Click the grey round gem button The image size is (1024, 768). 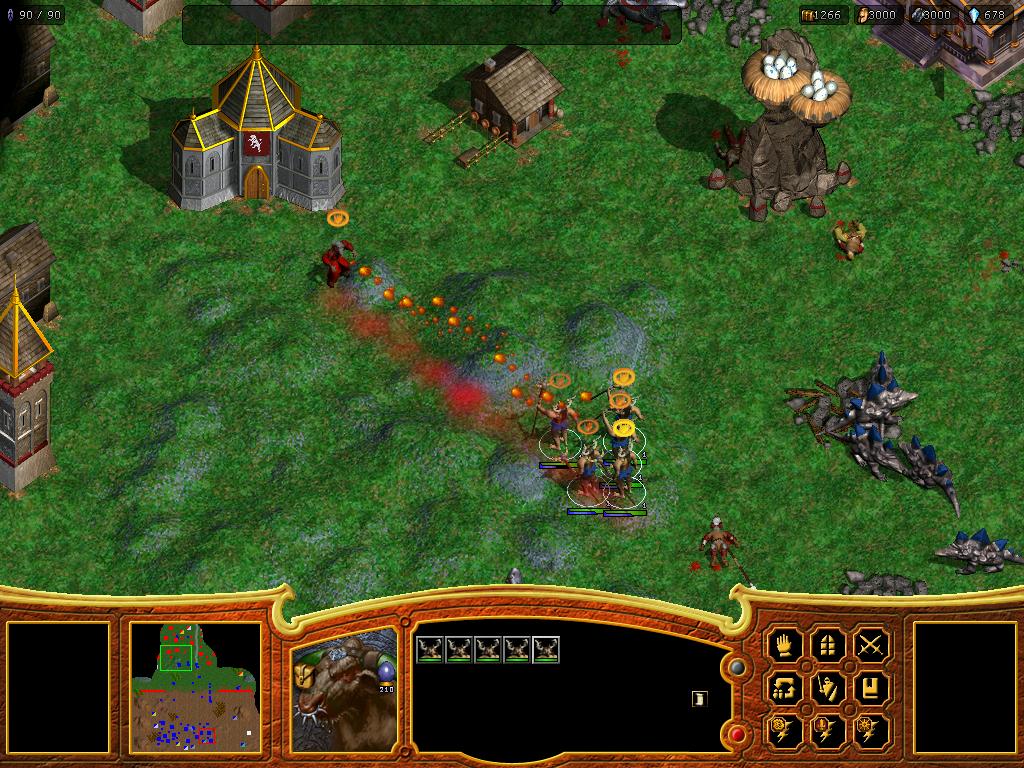(737, 668)
